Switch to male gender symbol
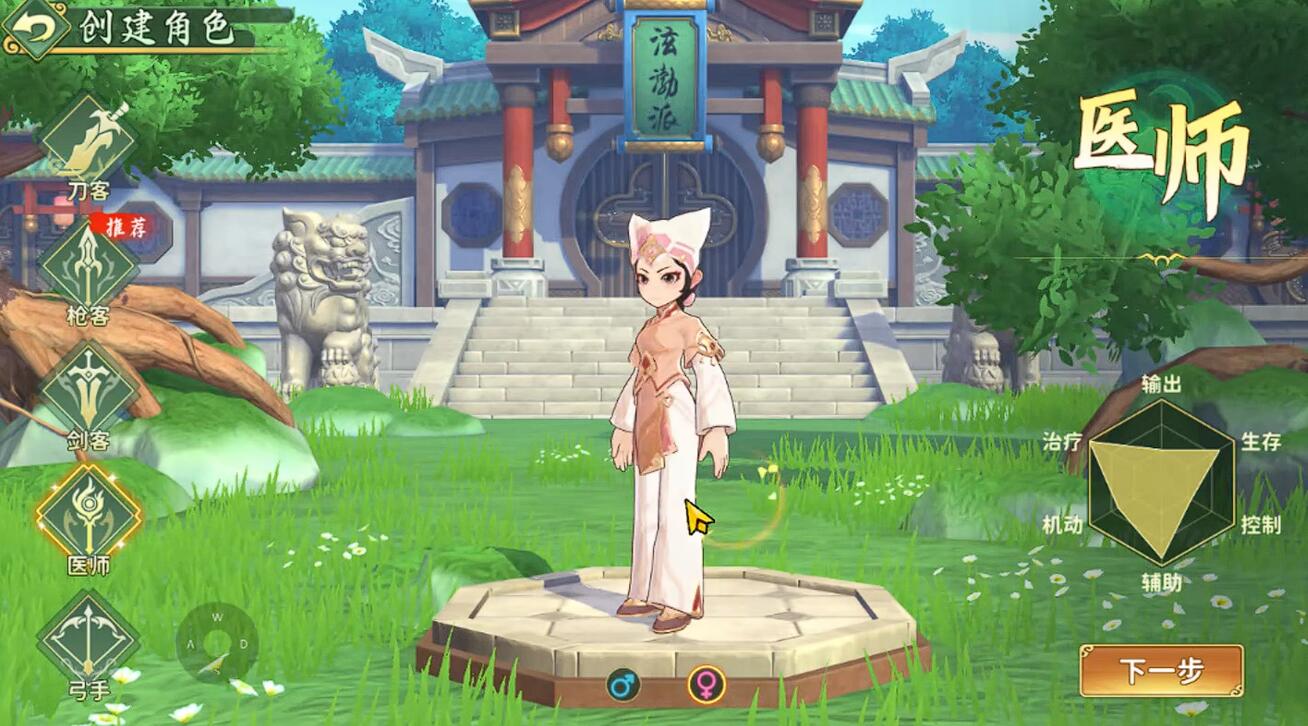The image size is (1308, 726). (x=623, y=685)
